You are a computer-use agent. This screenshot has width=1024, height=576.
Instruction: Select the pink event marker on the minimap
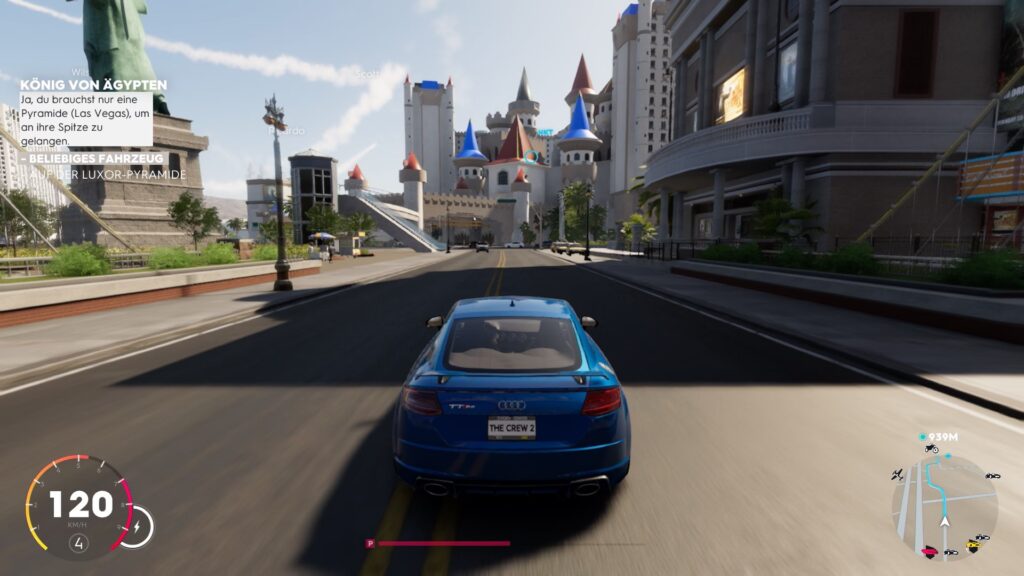click(932, 551)
